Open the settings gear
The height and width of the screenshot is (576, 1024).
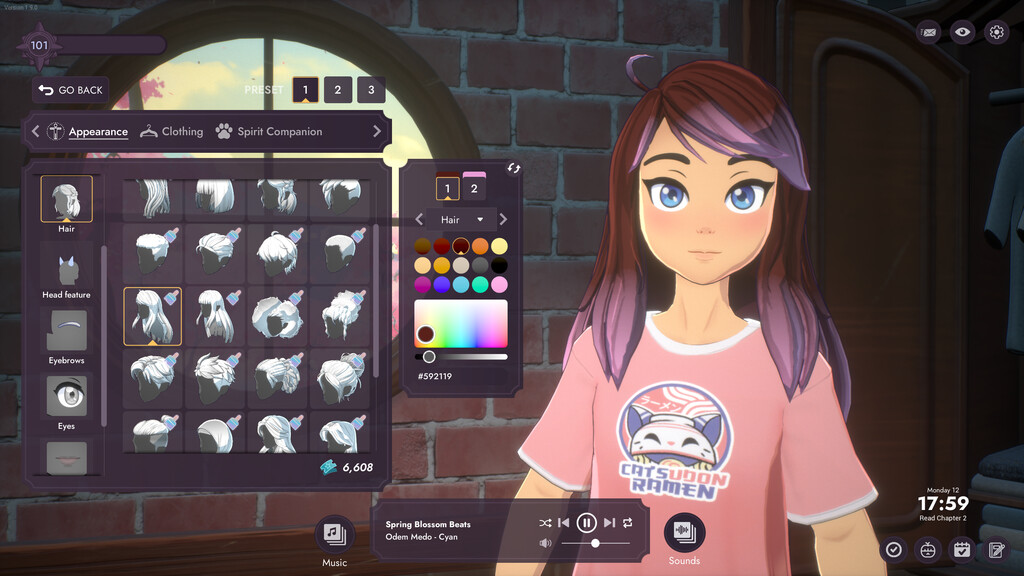click(x=996, y=32)
